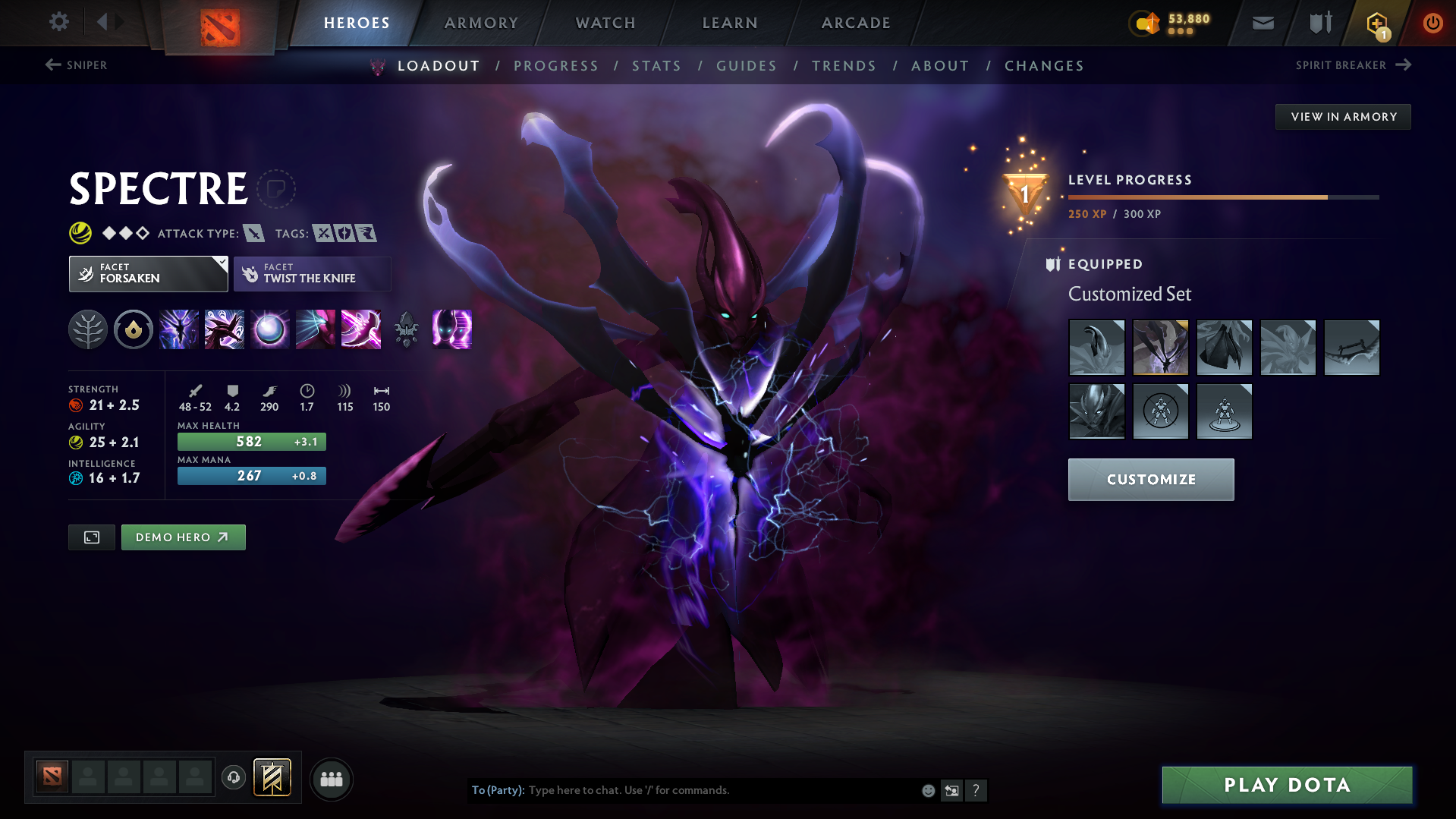Click the Dispersion ability icon

pyautogui.click(x=270, y=329)
